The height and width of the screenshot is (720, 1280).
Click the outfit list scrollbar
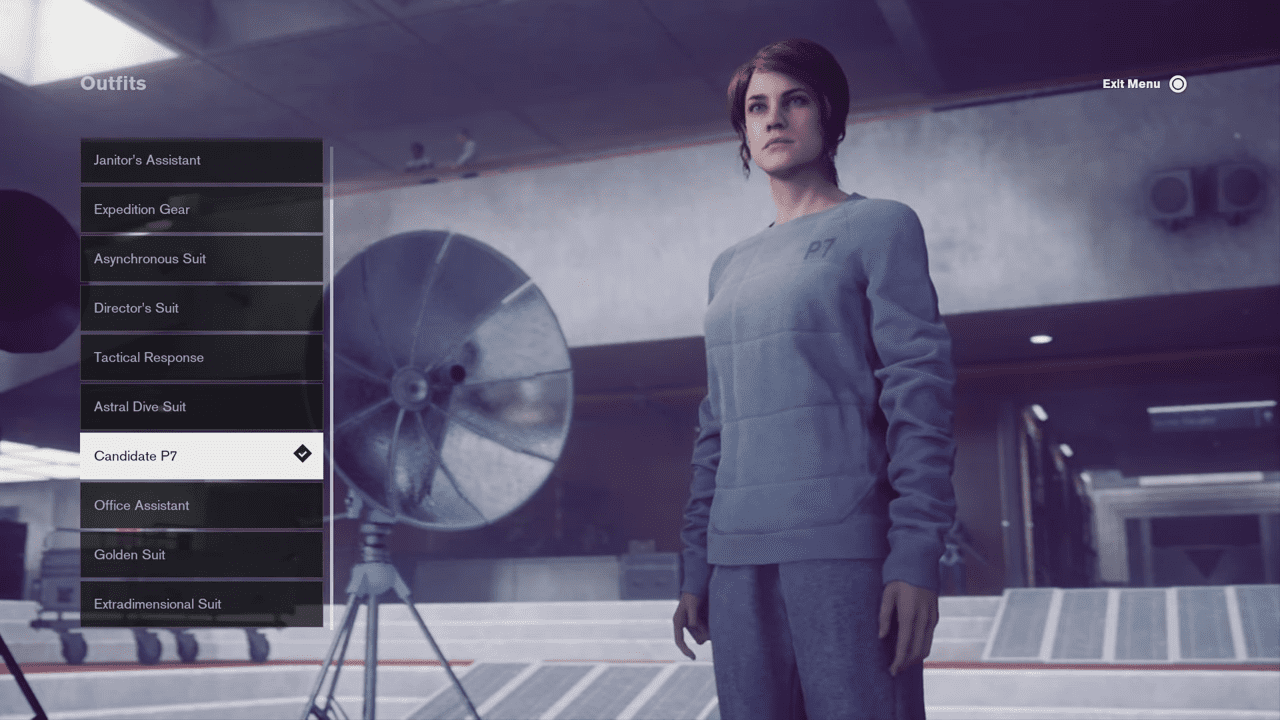click(331, 385)
